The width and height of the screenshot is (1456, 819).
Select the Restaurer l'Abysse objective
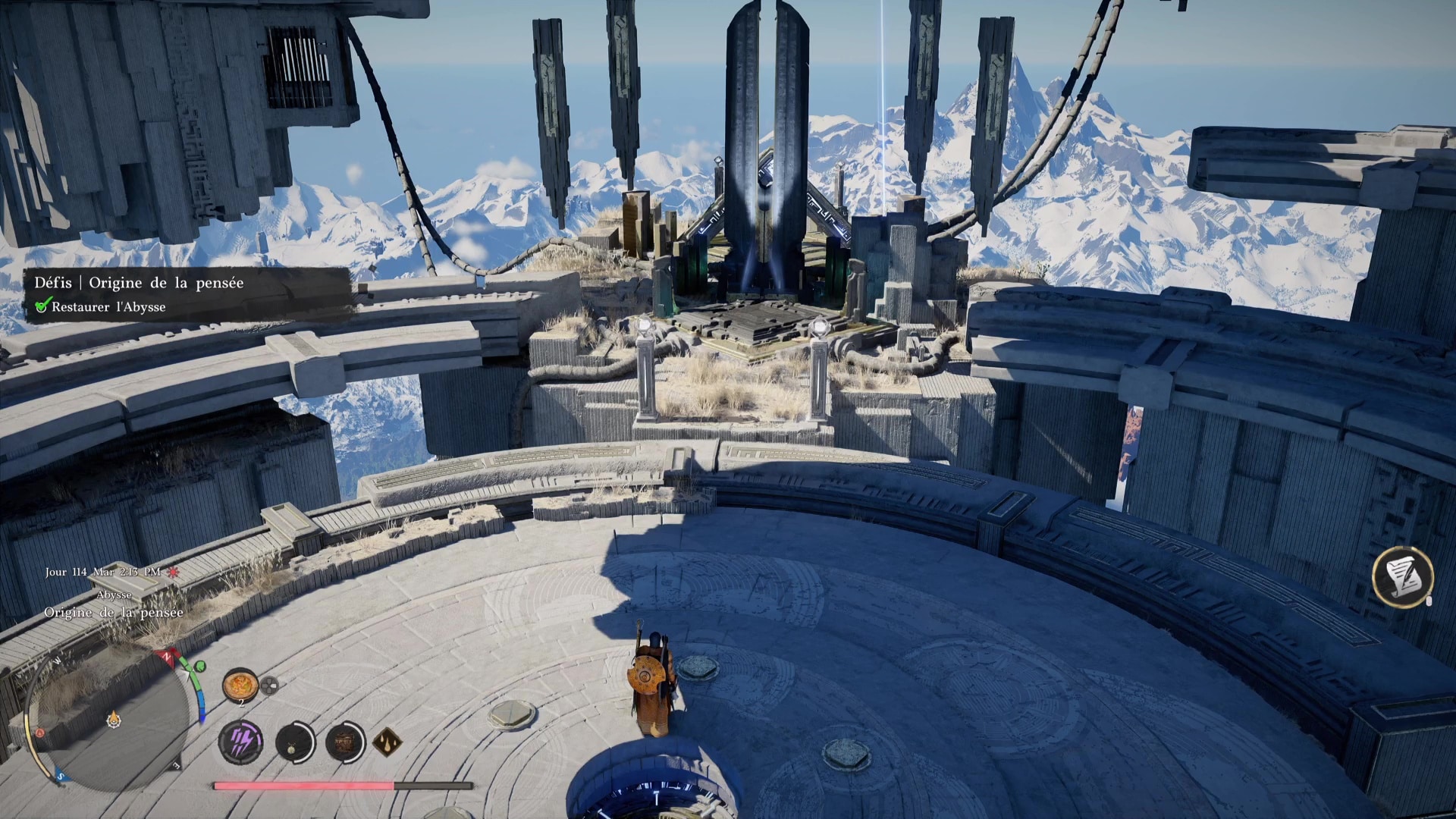point(108,307)
